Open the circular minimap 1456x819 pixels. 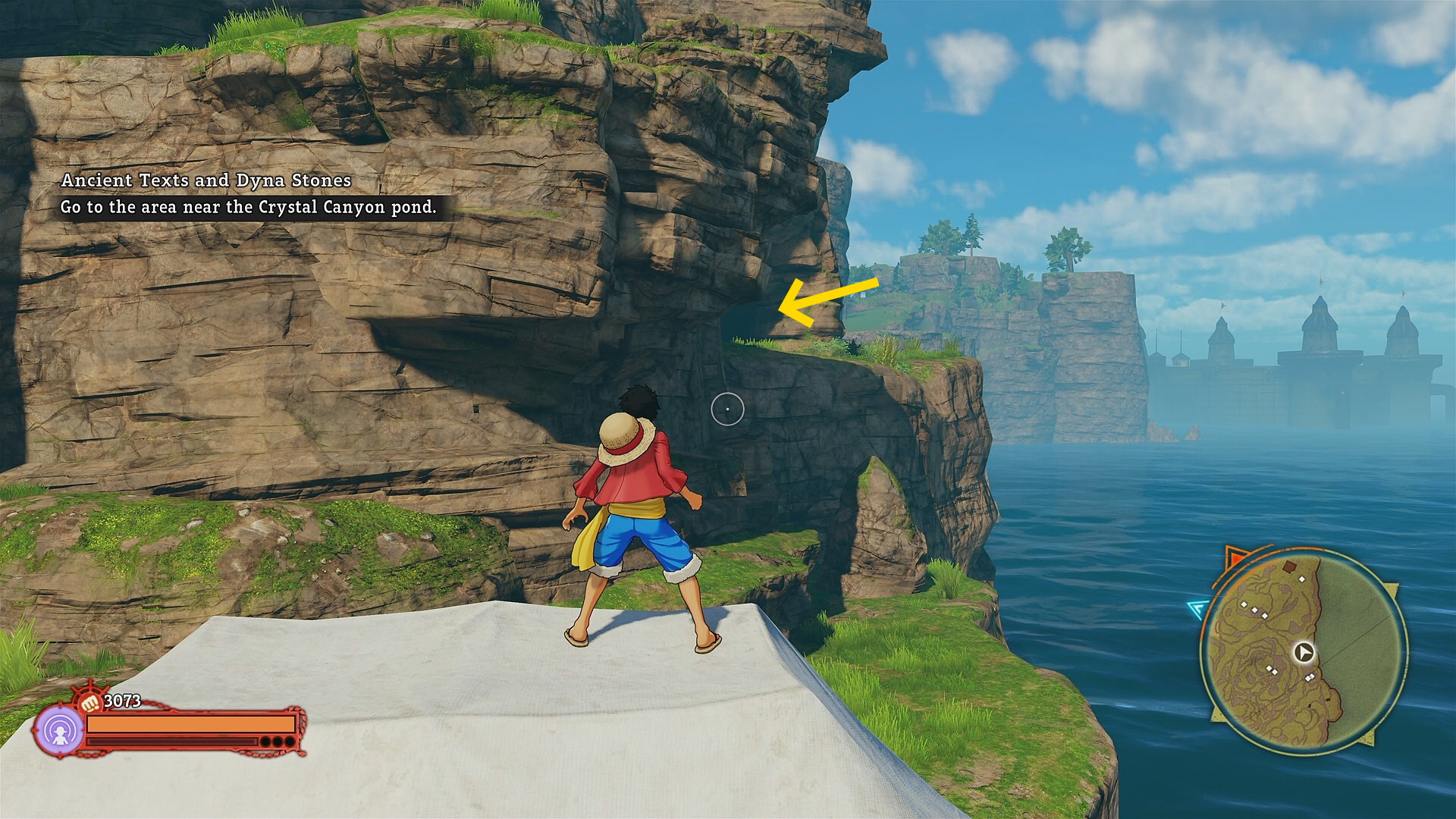(1304, 651)
